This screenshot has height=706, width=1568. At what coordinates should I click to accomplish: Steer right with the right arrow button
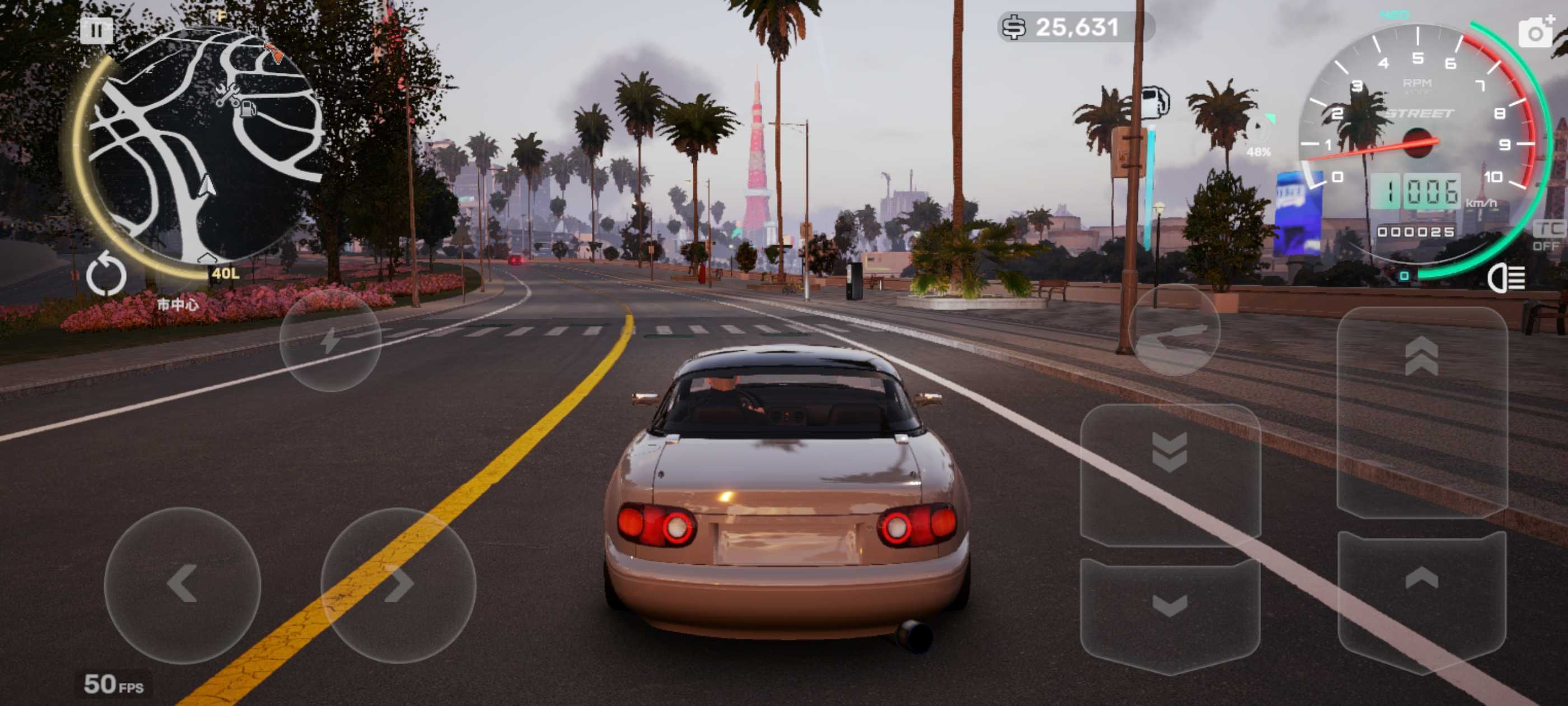click(398, 584)
